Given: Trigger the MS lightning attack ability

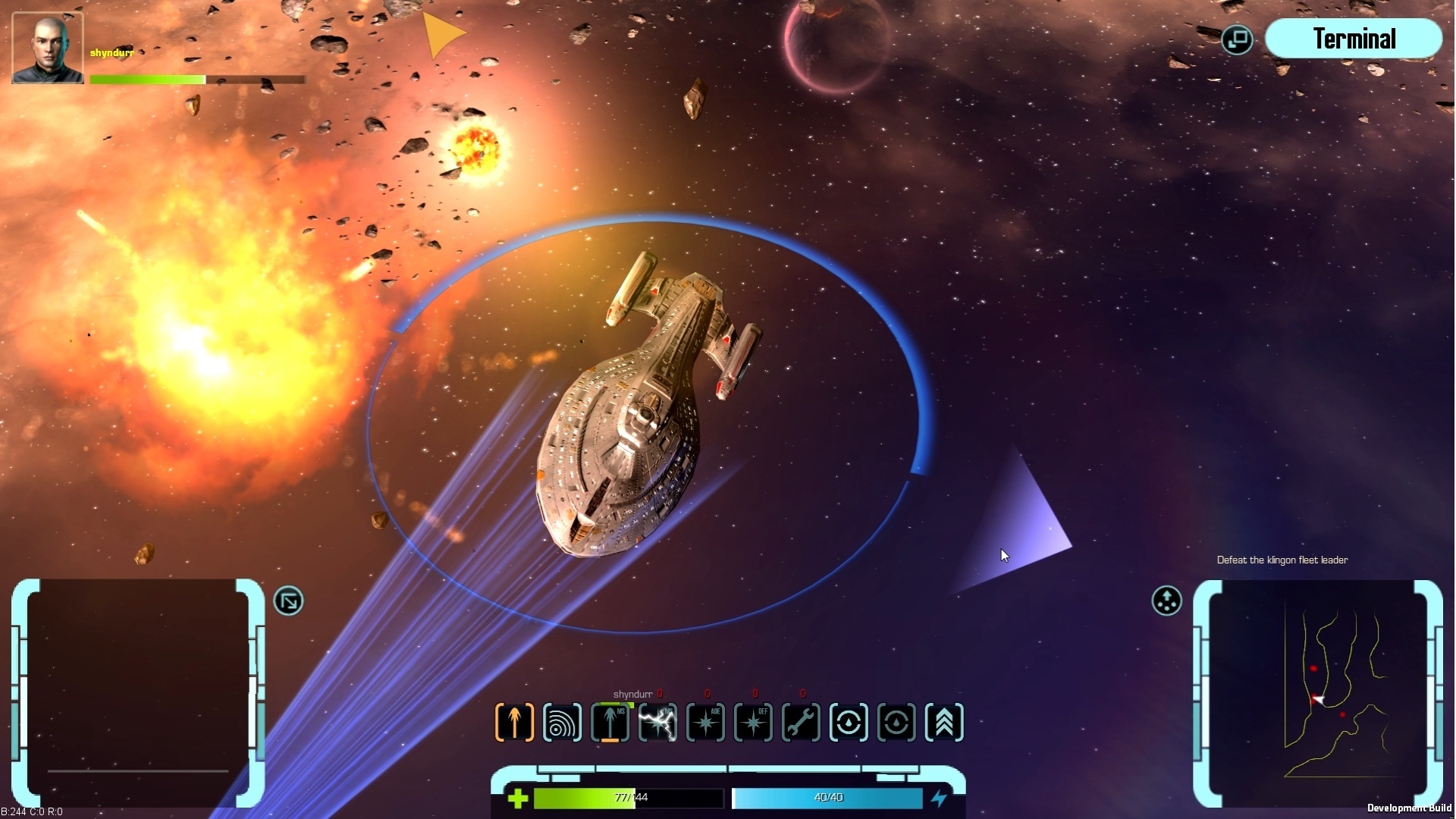Looking at the screenshot, I should [x=658, y=722].
